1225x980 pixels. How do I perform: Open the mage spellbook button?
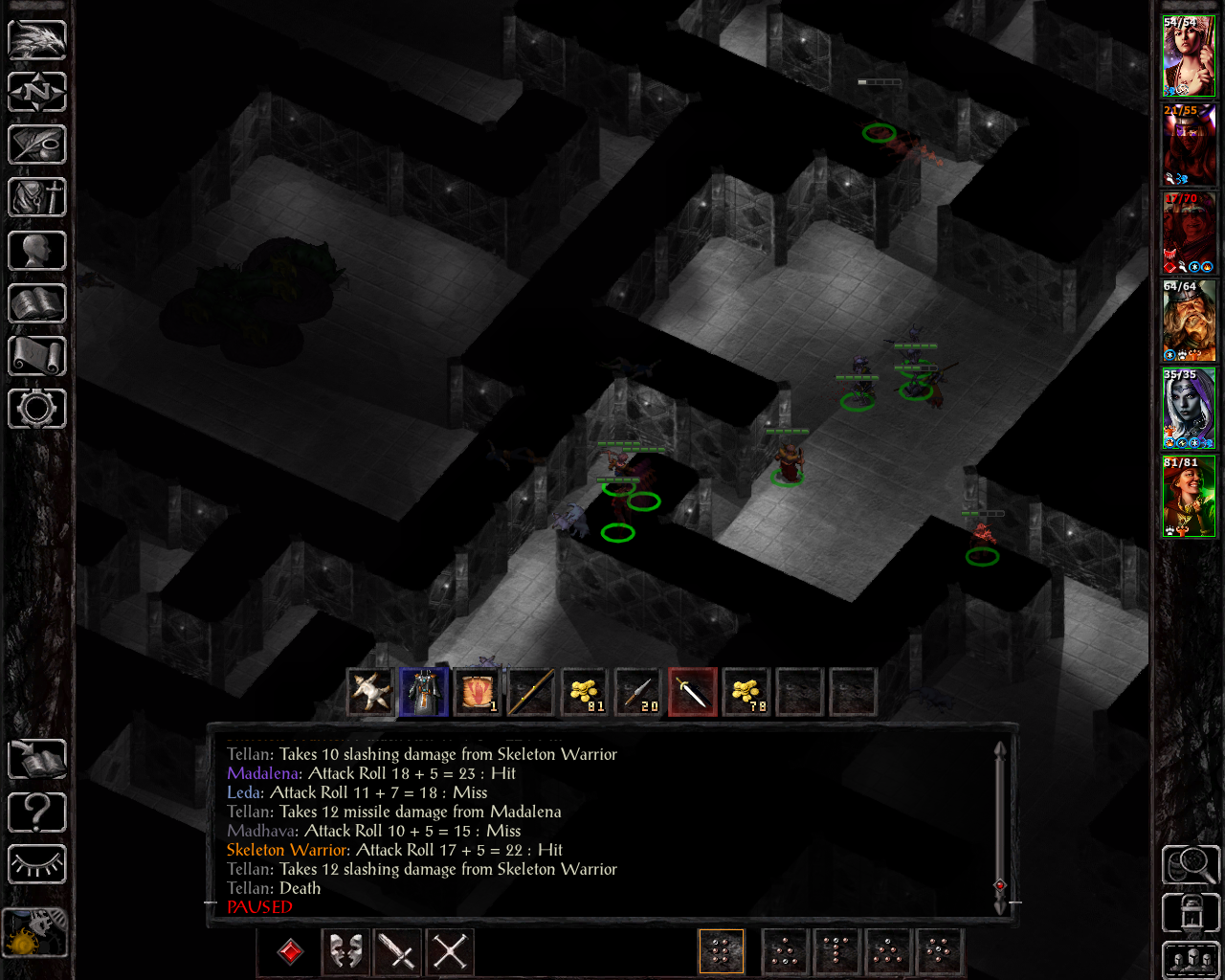[x=37, y=303]
